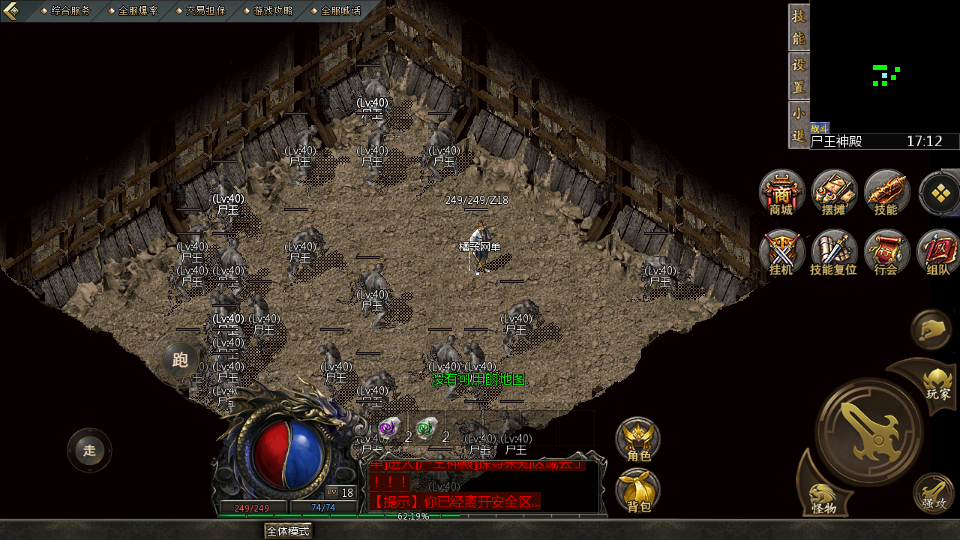Activate the 技能复位 skill reset icon
The width and height of the screenshot is (960, 540).
[834, 252]
